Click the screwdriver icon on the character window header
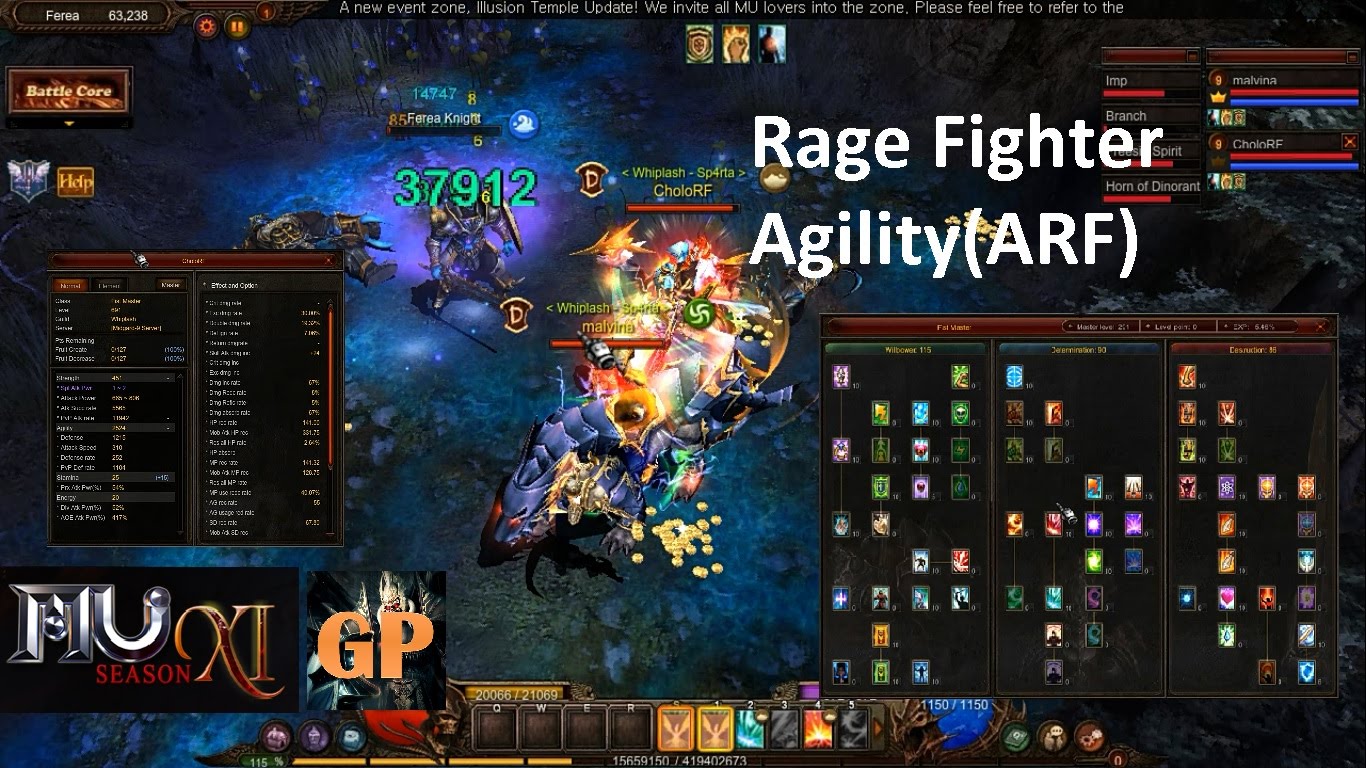The image size is (1366, 768). point(141,260)
